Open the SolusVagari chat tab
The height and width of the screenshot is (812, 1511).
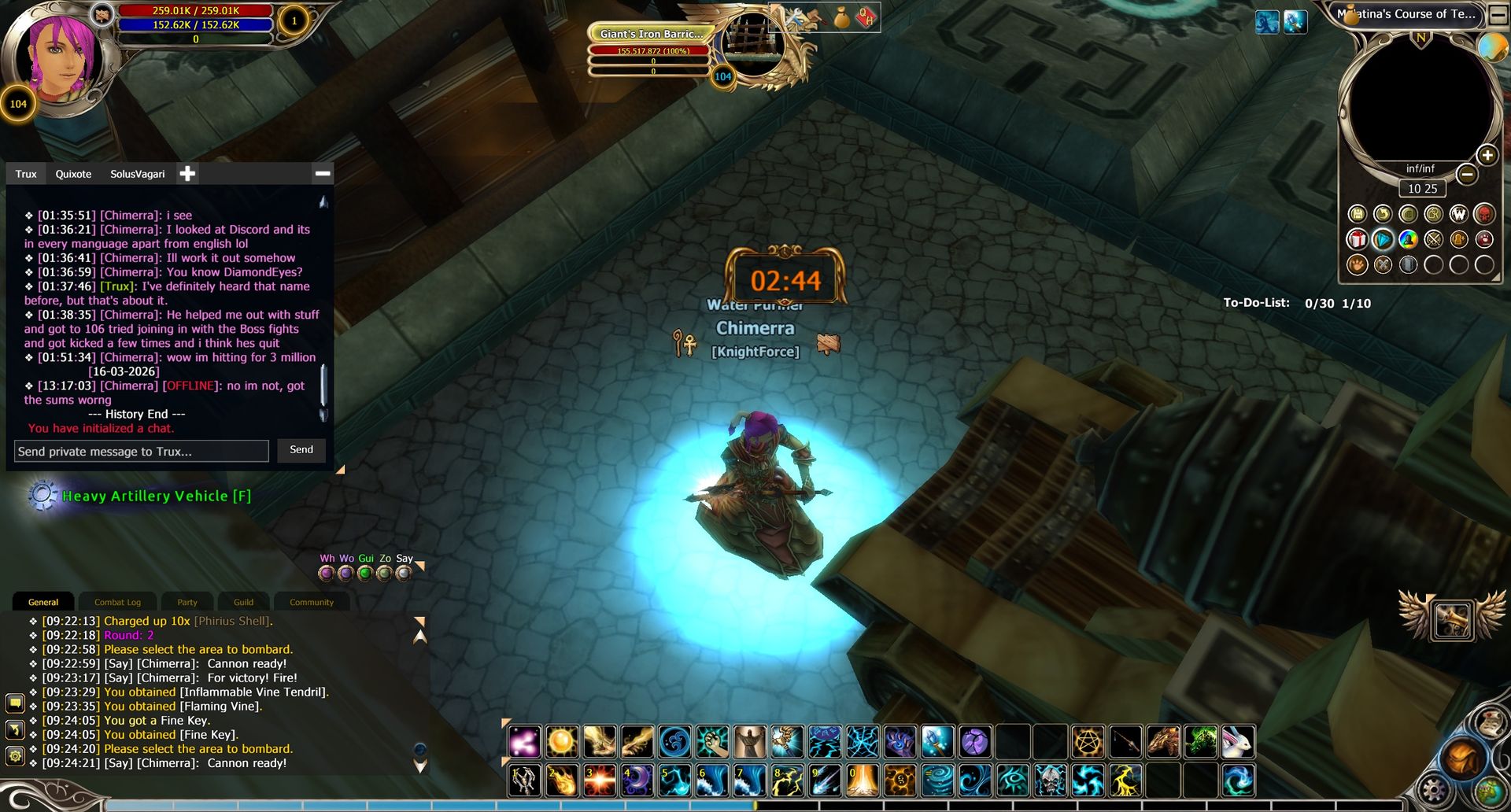click(x=137, y=174)
